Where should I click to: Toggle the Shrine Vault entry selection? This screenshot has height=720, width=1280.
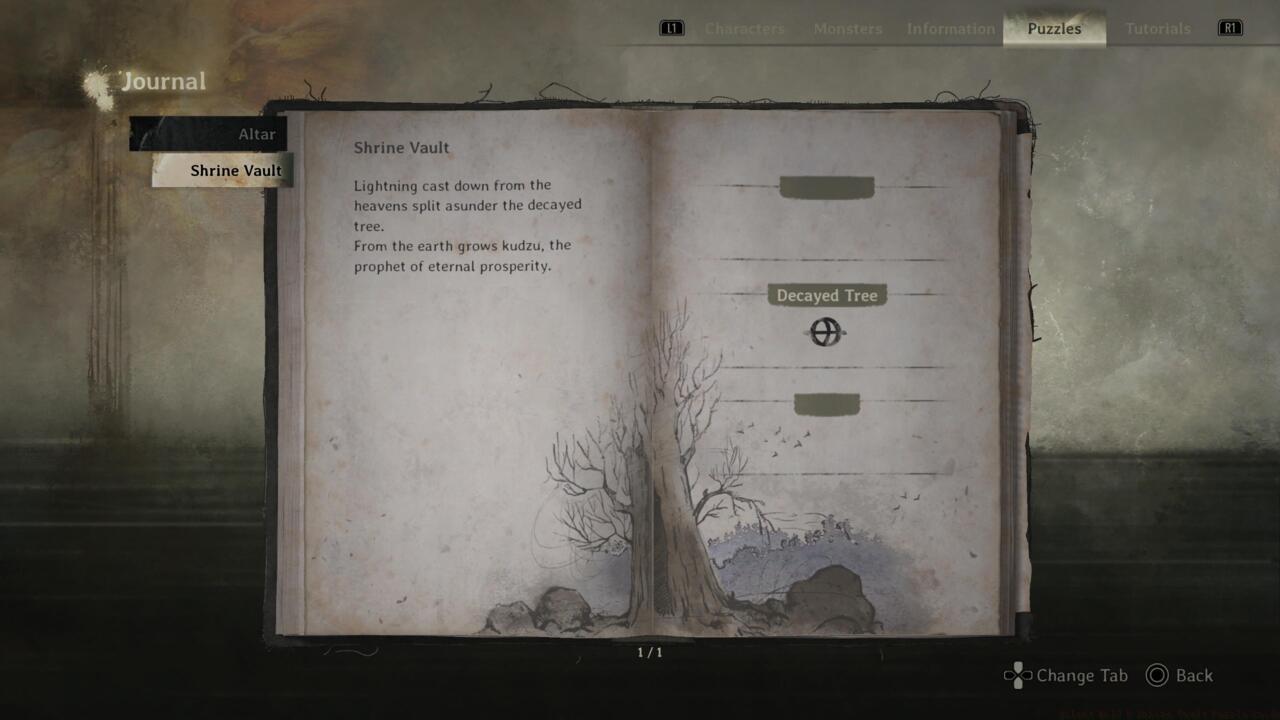pos(236,170)
